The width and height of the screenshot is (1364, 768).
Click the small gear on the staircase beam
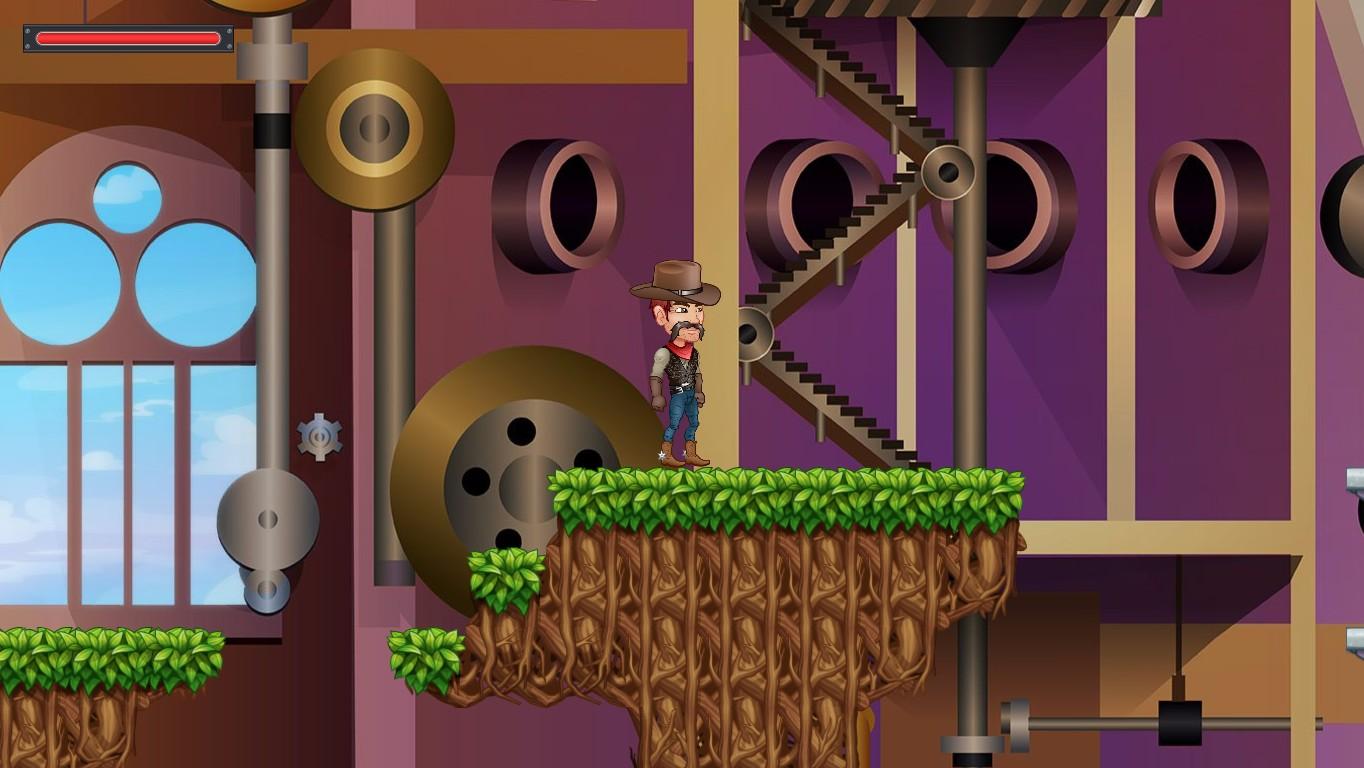750,337
